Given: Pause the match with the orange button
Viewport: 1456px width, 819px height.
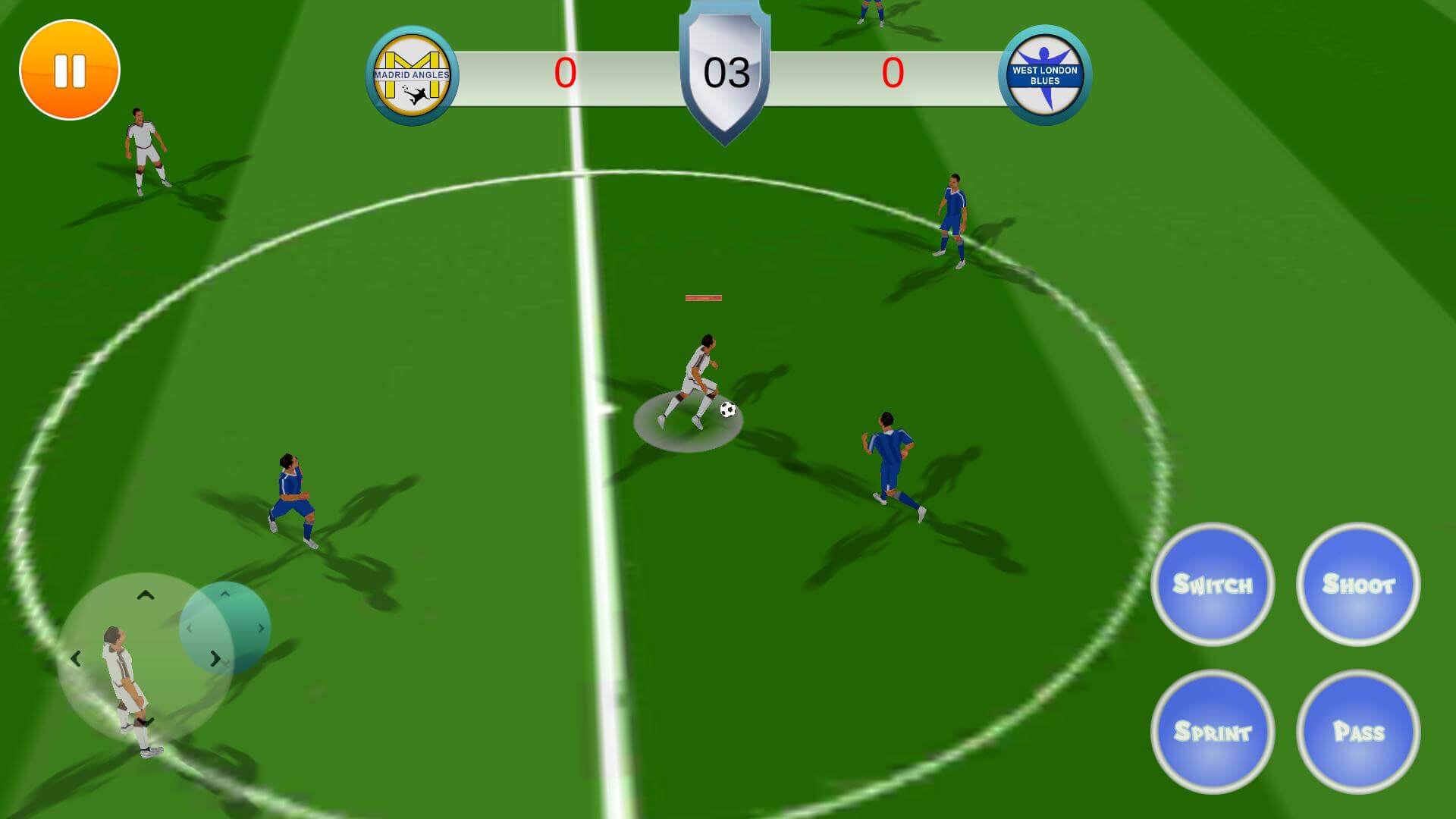Looking at the screenshot, I should 70,70.
